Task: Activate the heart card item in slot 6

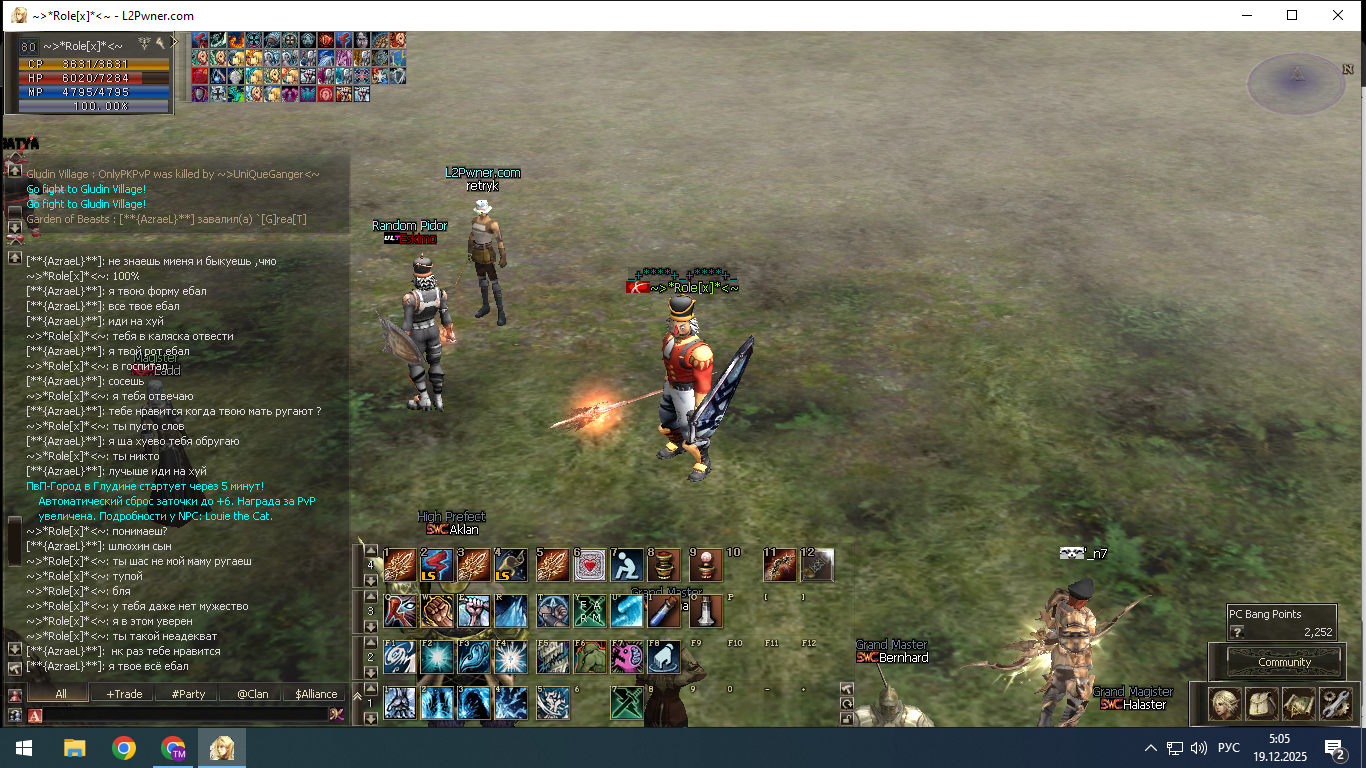Action: click(589, 566)
